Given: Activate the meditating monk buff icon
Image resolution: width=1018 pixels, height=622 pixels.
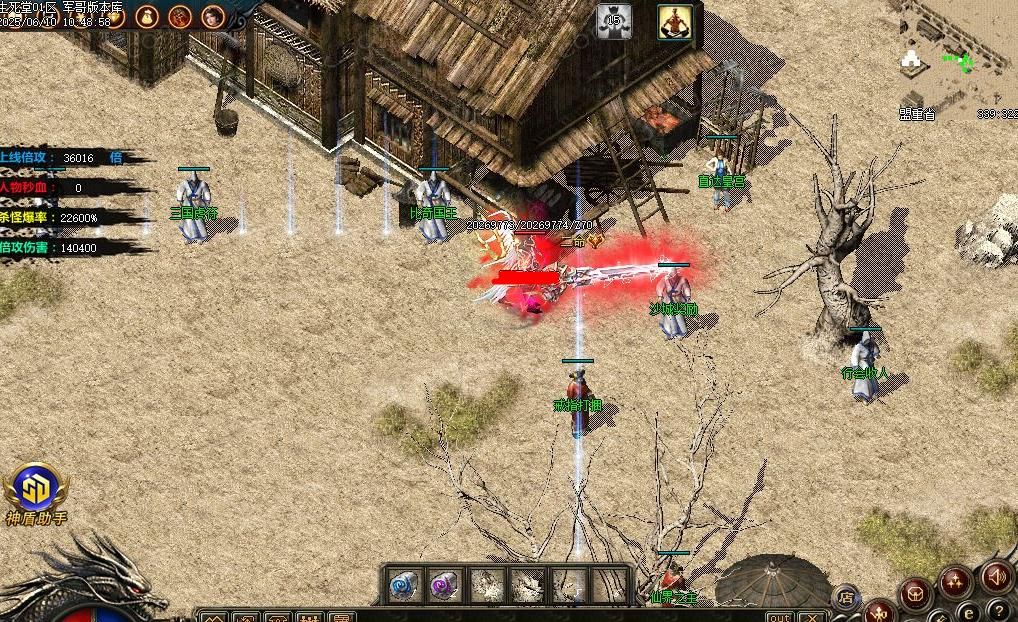Looking at the screenshot, I should point(675,21).
